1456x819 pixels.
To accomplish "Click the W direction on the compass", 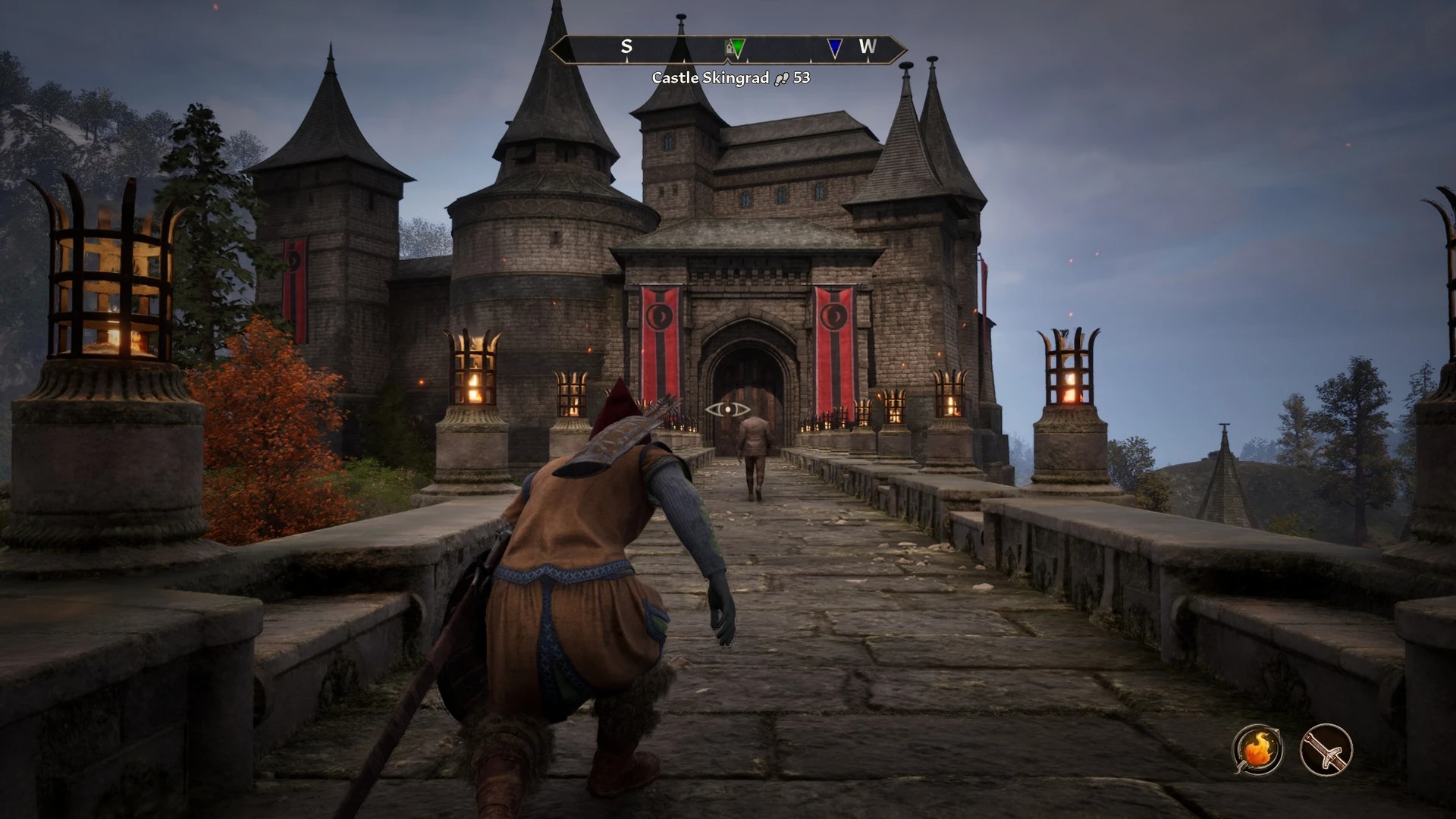I will (868, 46).
